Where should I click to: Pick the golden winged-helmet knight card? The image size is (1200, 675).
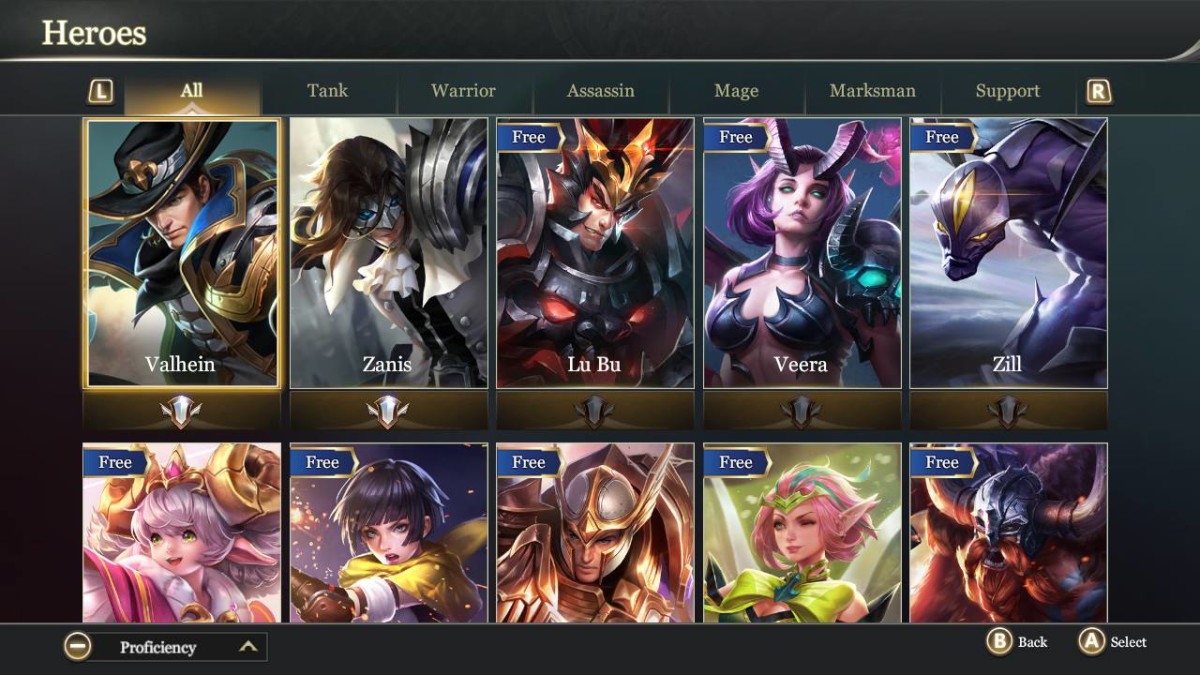click(x=595, y=535)
